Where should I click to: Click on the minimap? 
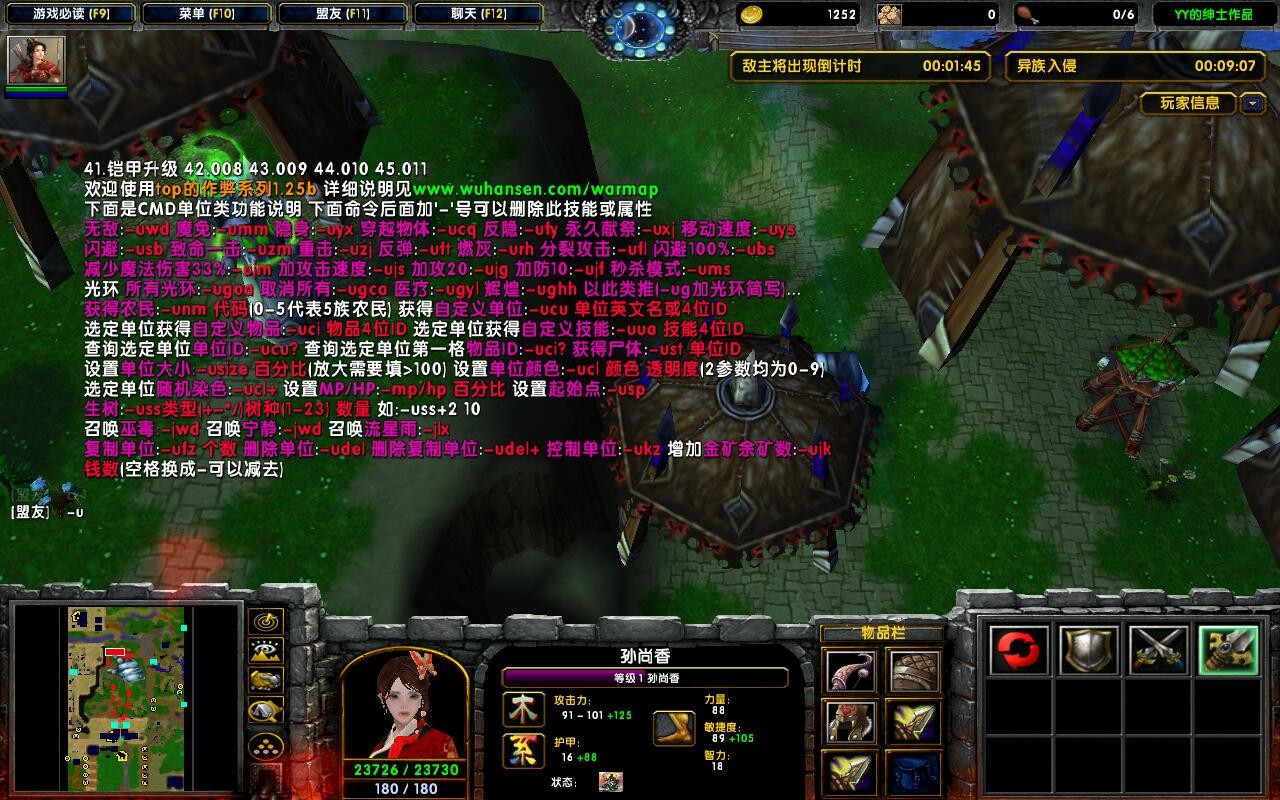click(126, 697)
